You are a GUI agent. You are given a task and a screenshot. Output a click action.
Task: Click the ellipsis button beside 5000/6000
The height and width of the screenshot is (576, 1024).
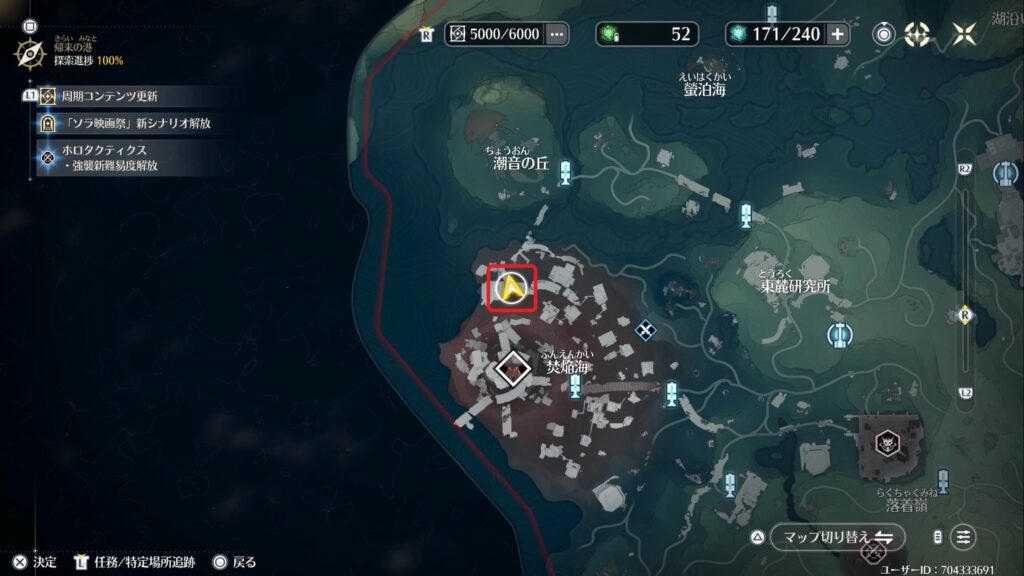[557, 34]
